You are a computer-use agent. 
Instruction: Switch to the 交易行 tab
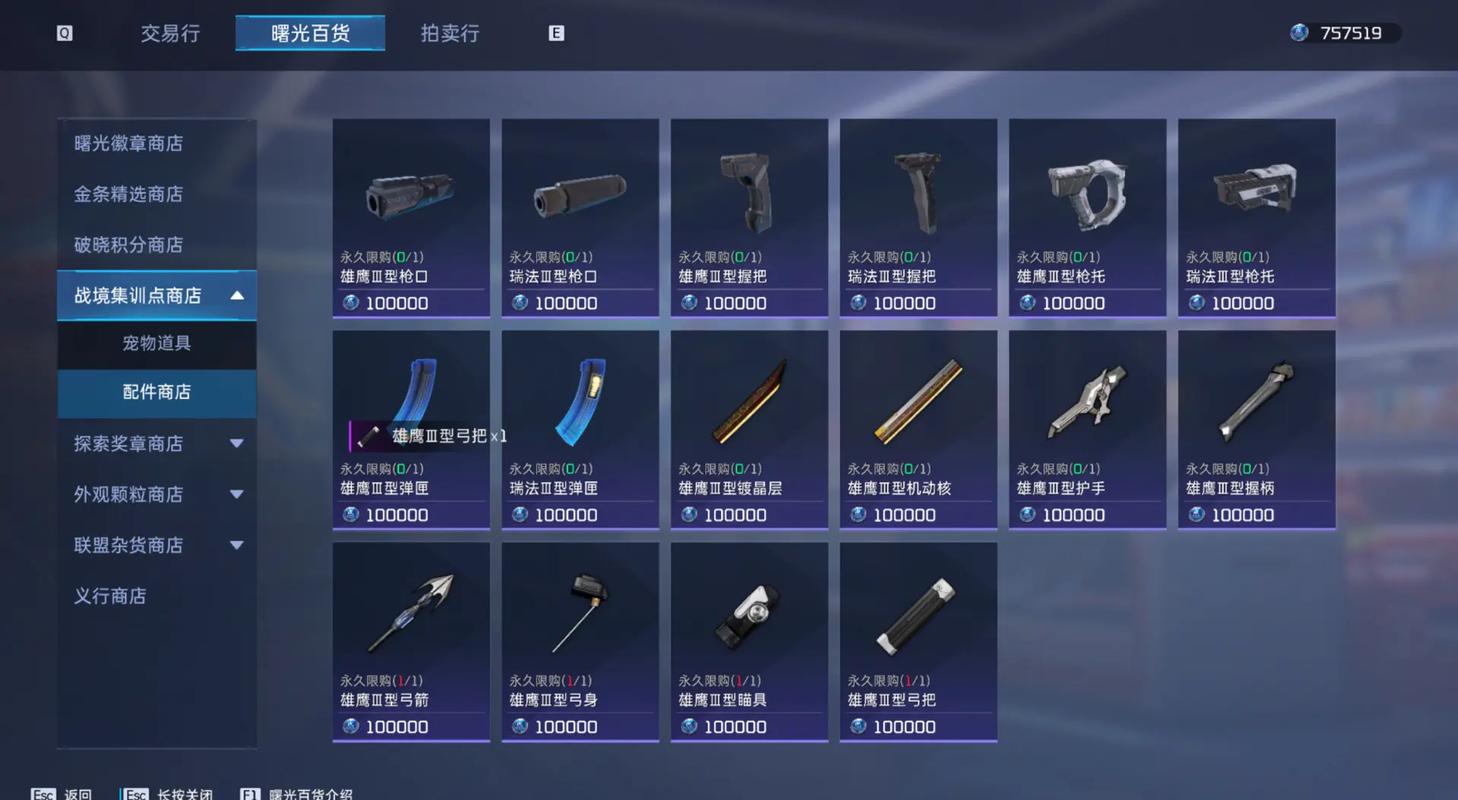pos(170,33)
